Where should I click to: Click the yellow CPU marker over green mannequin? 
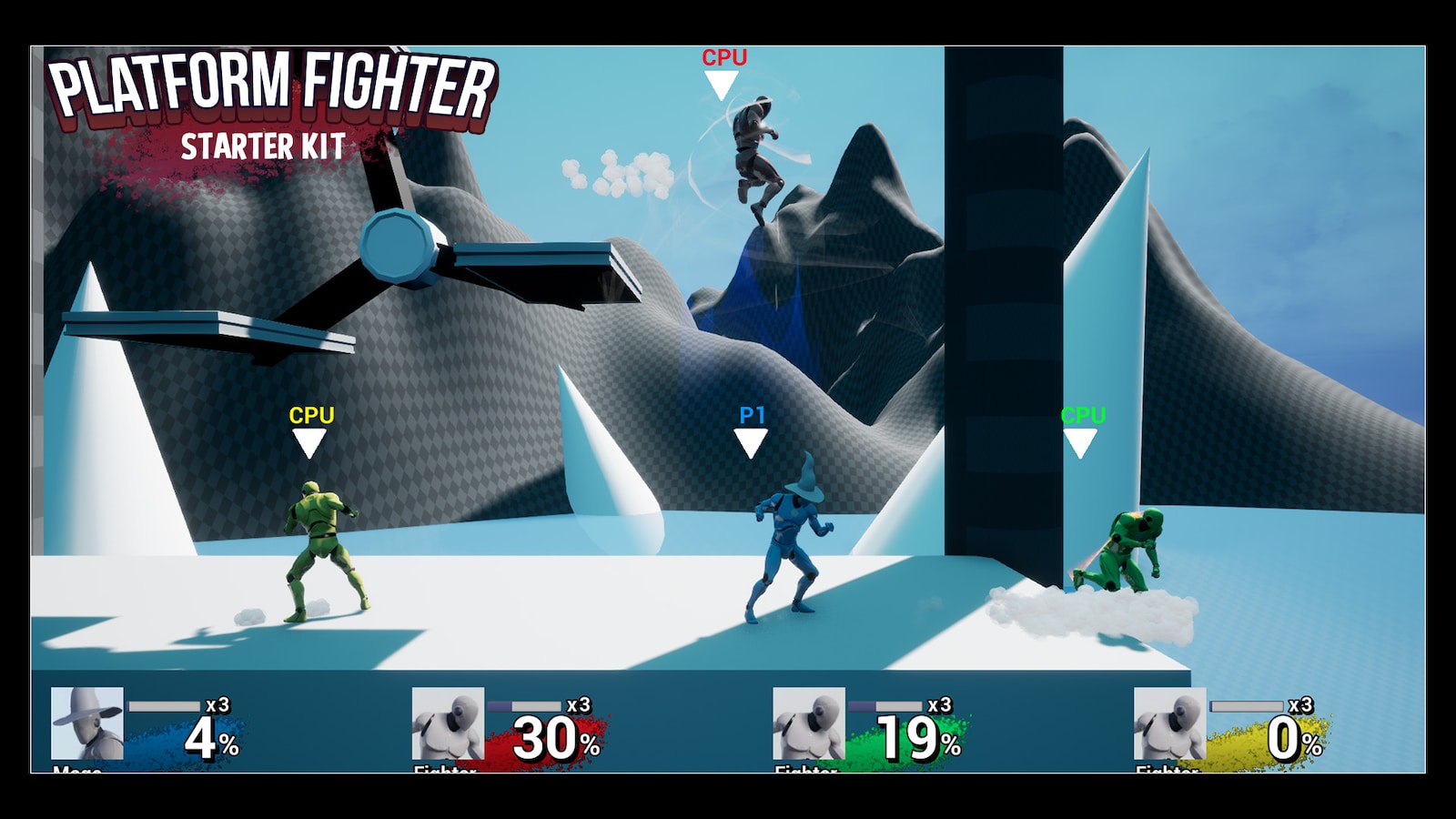point(310,437)
